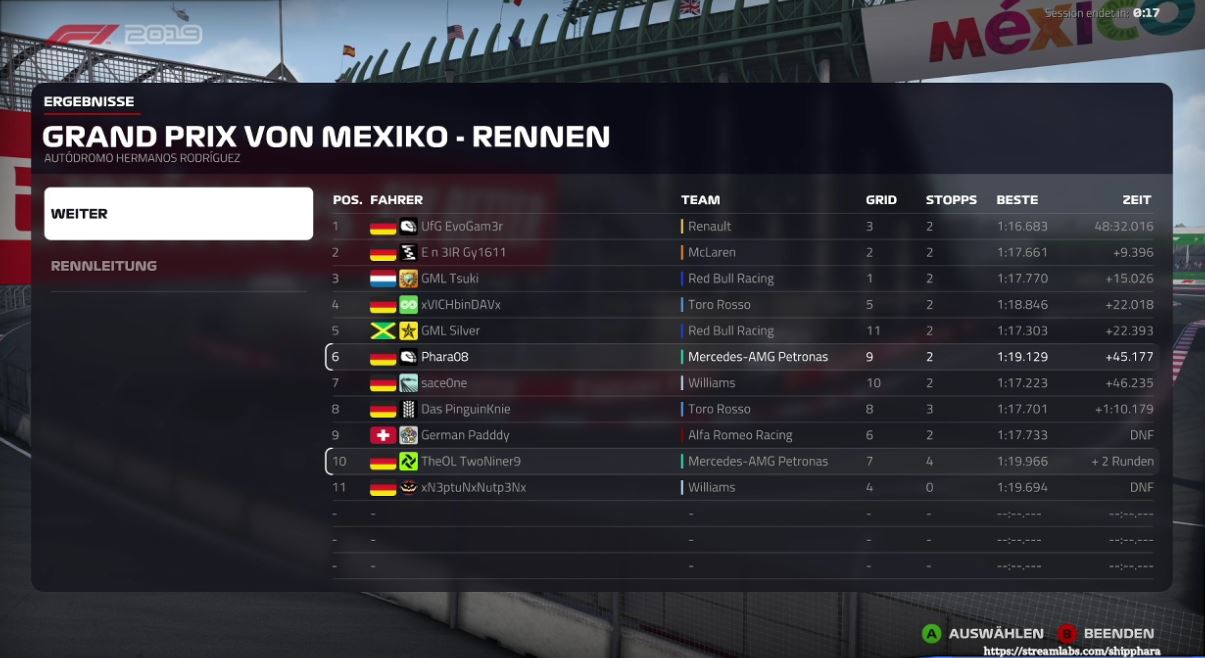Select race winner UfG EvoGam3r row

coord(742,227)
